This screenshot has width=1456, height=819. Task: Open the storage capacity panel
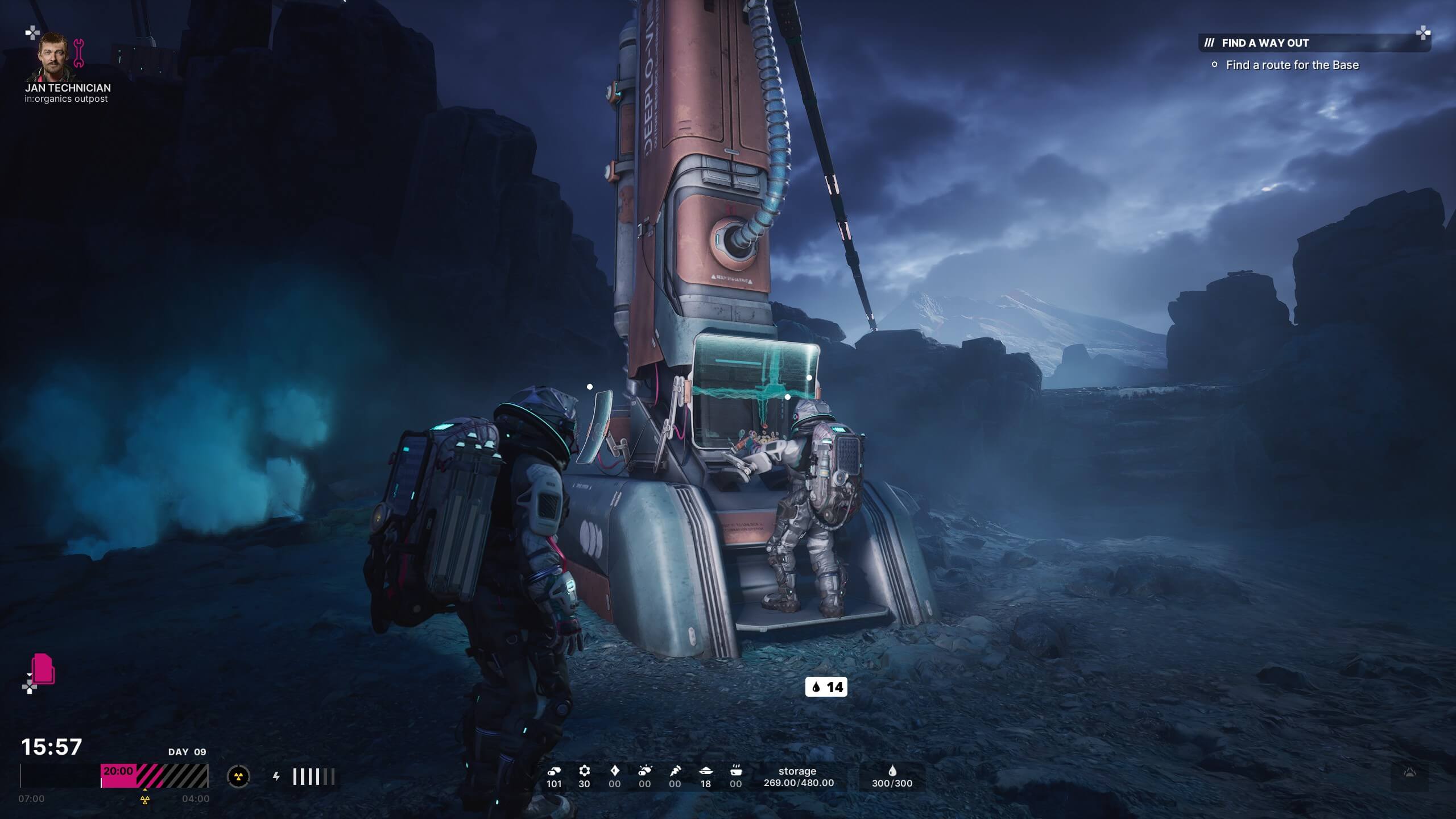[x=798, y=777]
